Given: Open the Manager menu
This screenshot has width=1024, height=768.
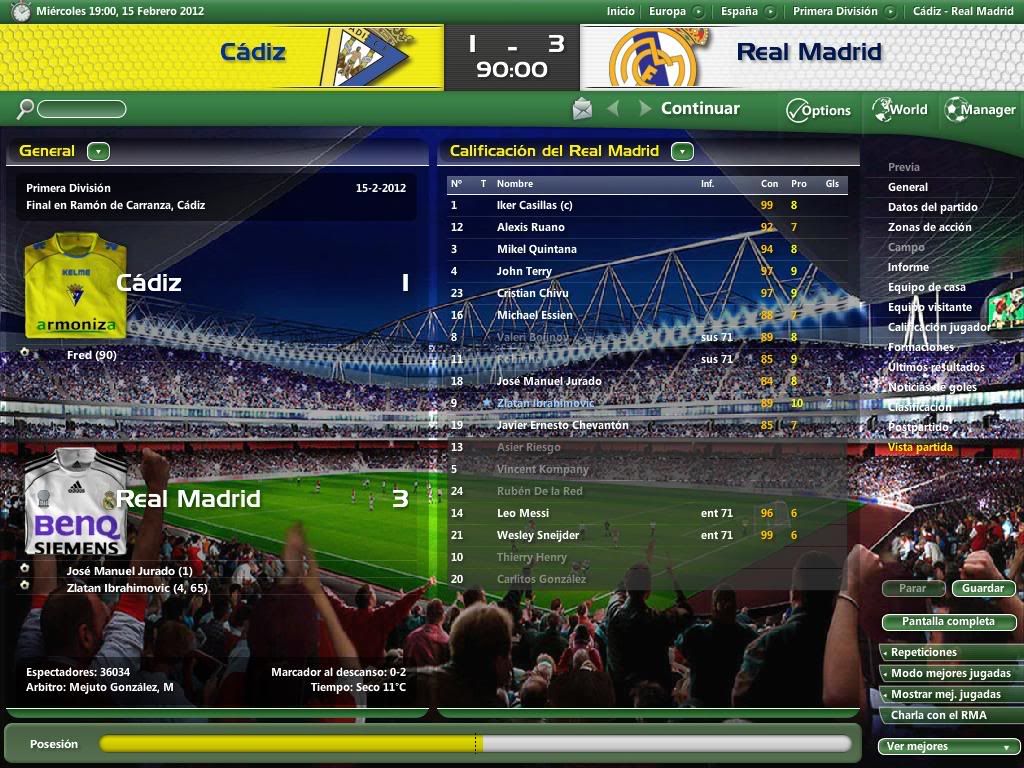Looking at the screenshot, I should (980, 110).
